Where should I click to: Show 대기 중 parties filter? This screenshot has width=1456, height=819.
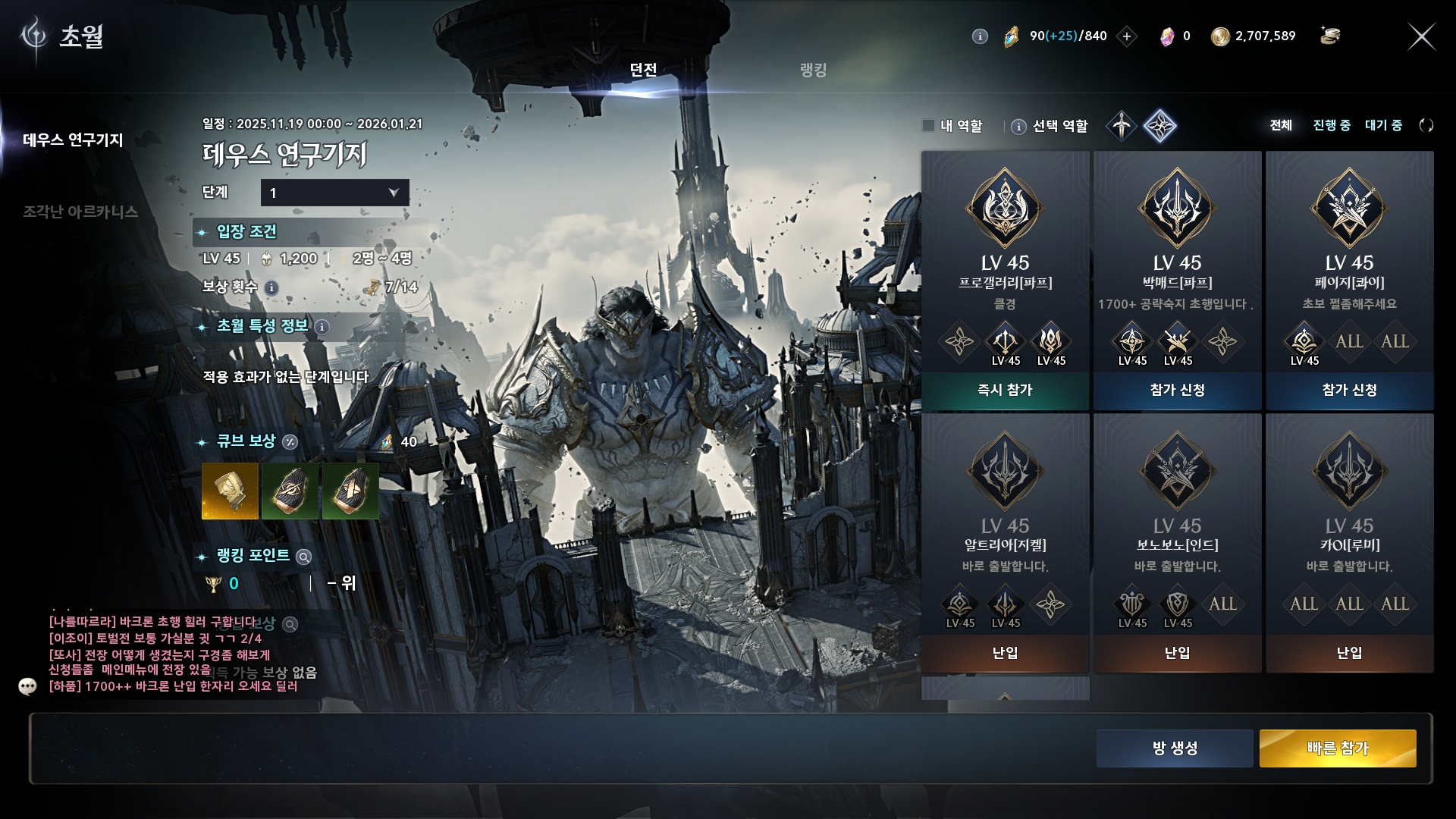(1383, 125)
